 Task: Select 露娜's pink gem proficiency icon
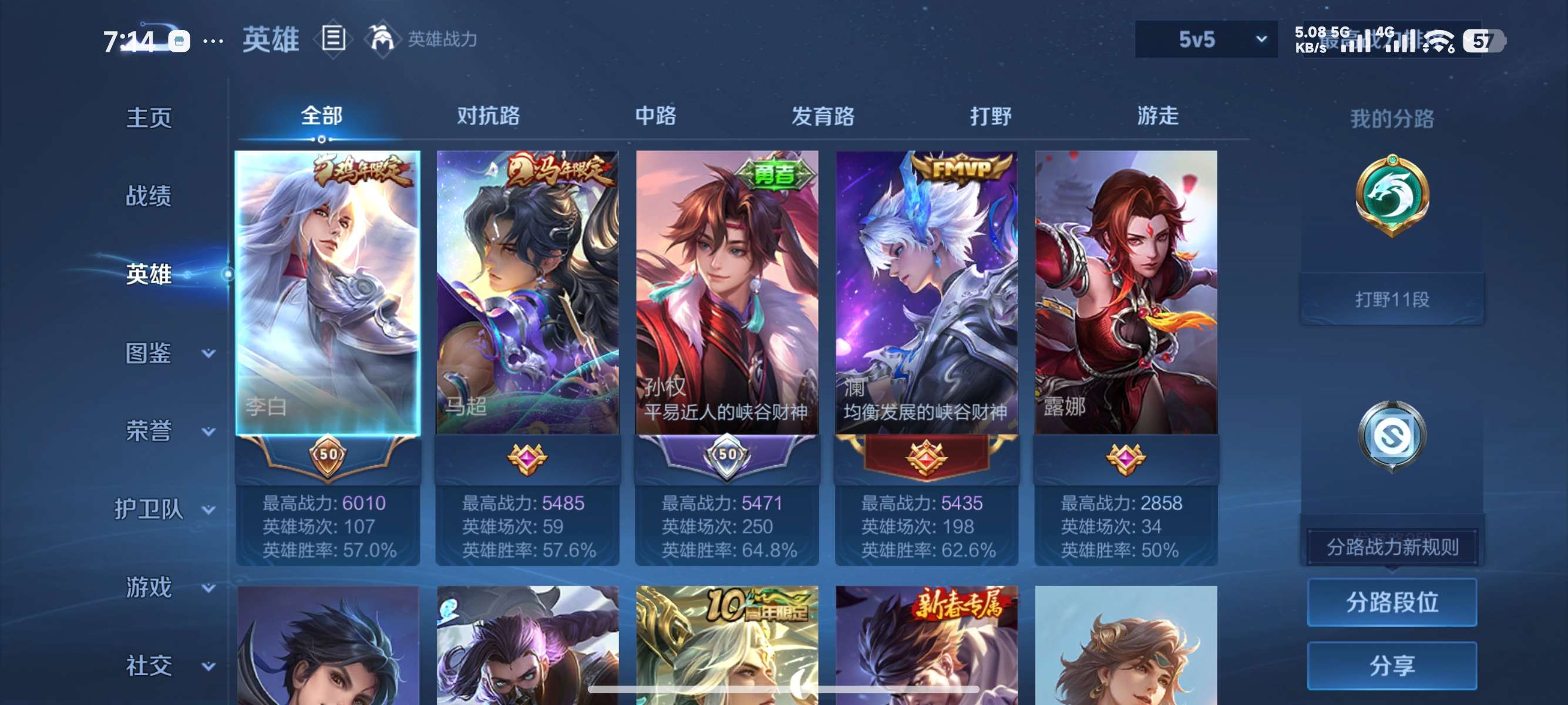(x=1125, y=461)
